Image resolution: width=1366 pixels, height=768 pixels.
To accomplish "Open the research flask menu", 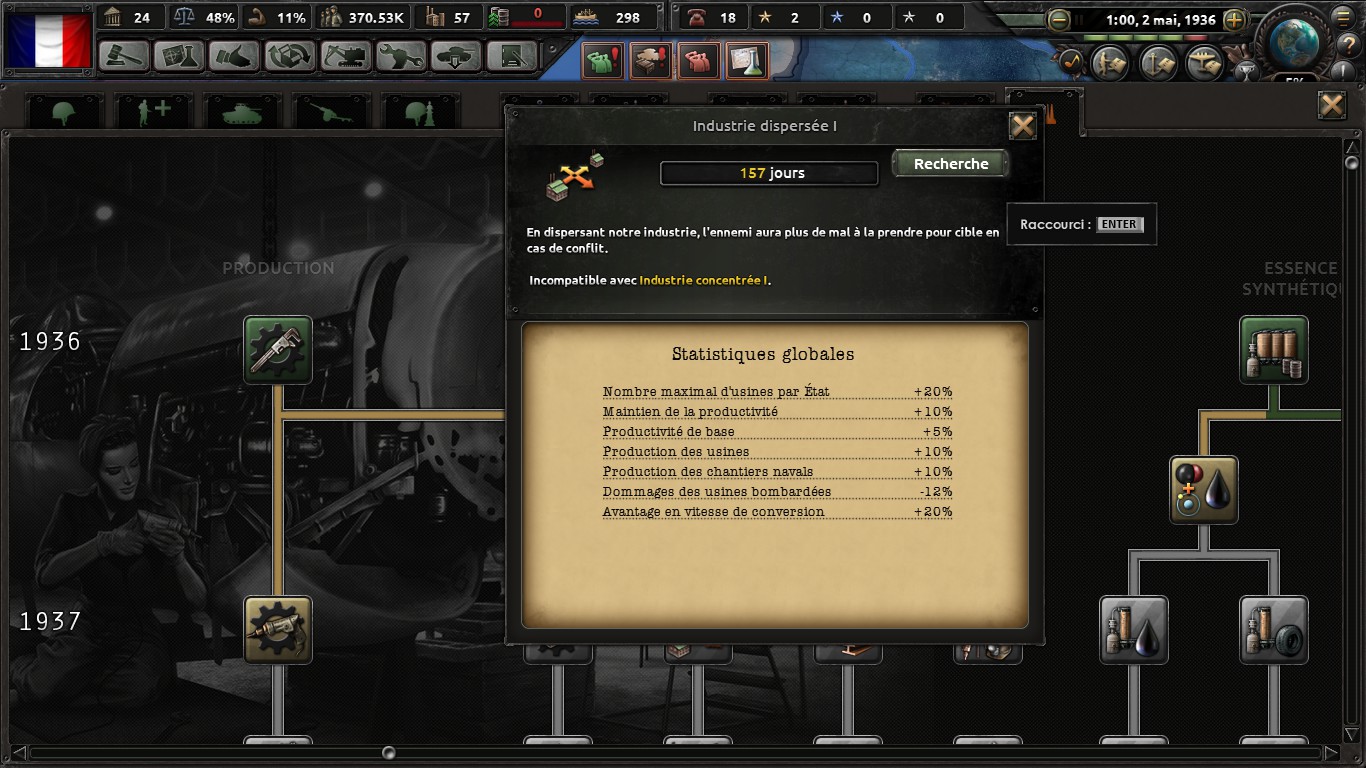I will tap(179, 55).
